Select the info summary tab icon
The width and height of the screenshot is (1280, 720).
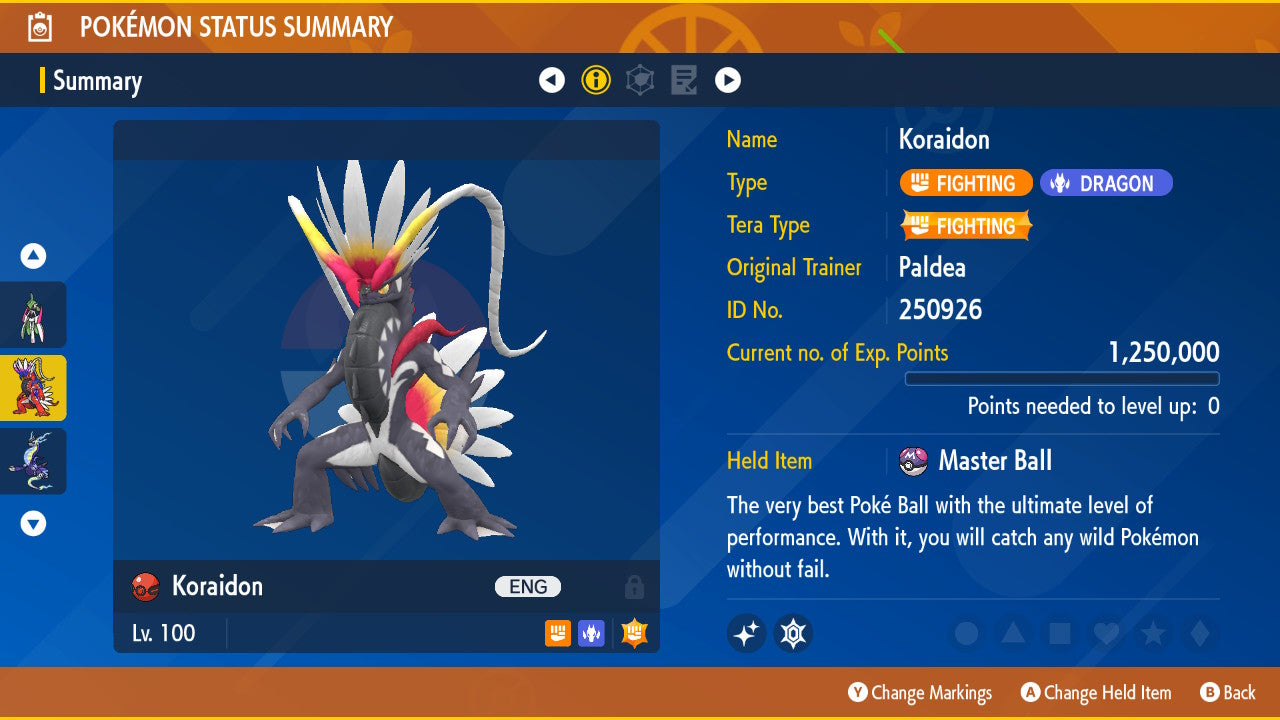(x=596, y=80)
